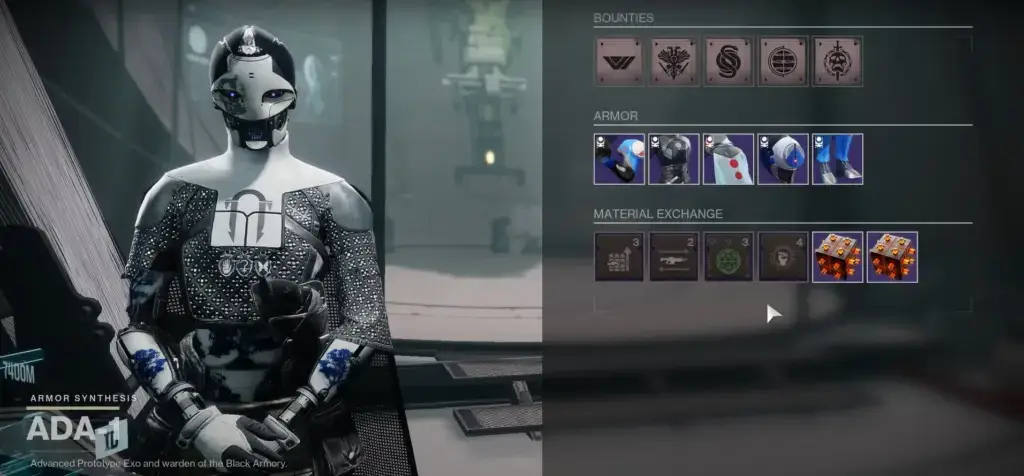This screenshot has height=476, width=1024.
Task: Click the up-arrow material exchange item
Action: pyautogui.click(x=619, y=257)
